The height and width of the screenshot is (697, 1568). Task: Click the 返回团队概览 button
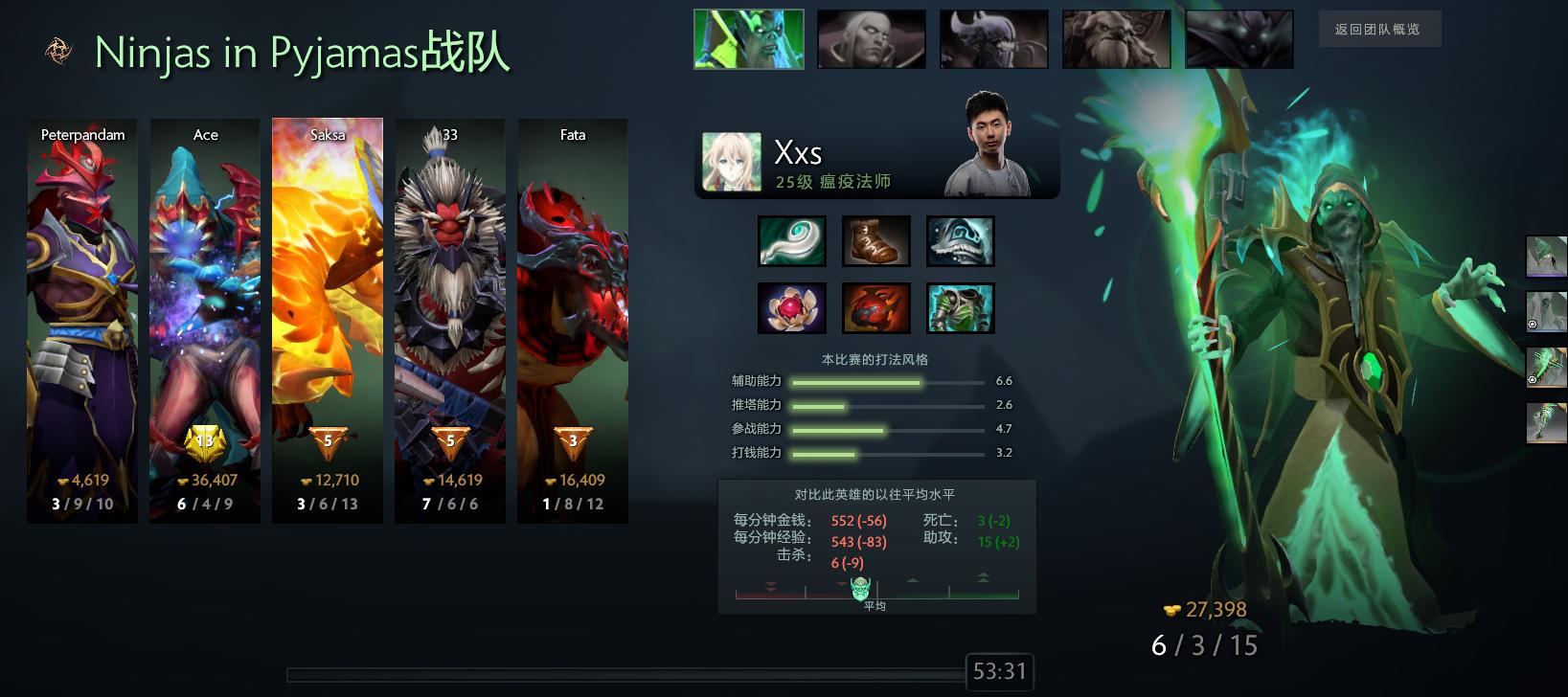click(1379, 30)
